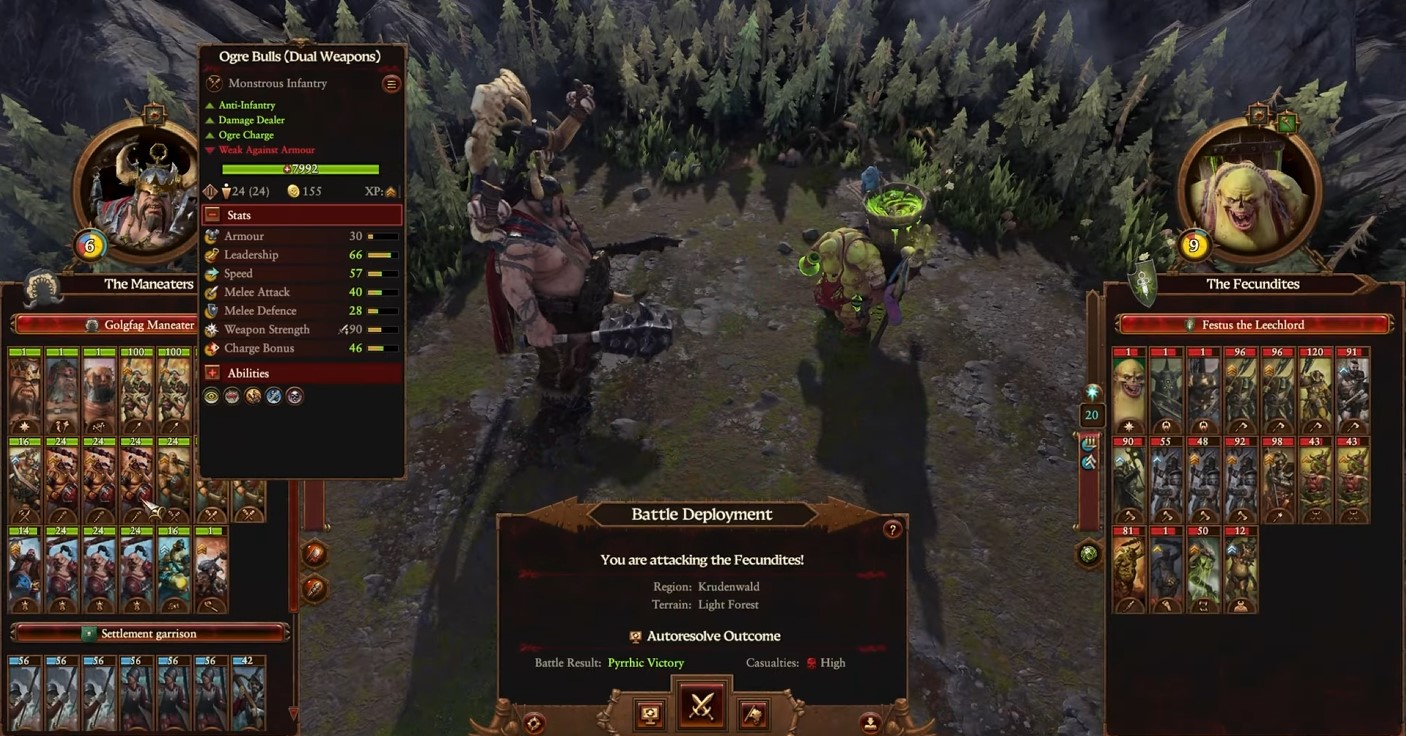Select the autoresolve monitor icon
Viewport: 1406px width, 736px height.
(x=650, y=714)
